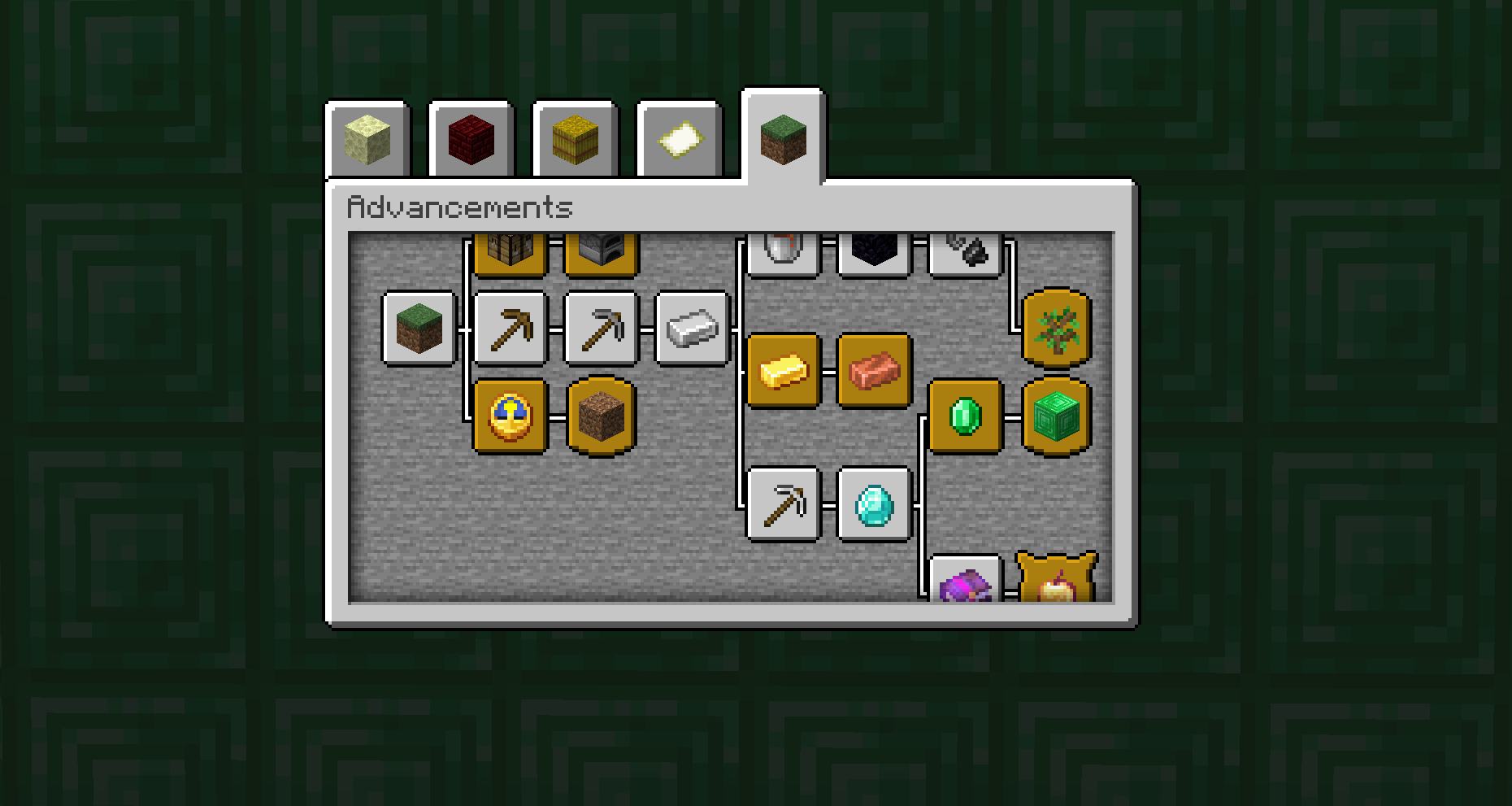Select the copper ingot advancement
Screen dimensions: 1512x806
[874, 373]
